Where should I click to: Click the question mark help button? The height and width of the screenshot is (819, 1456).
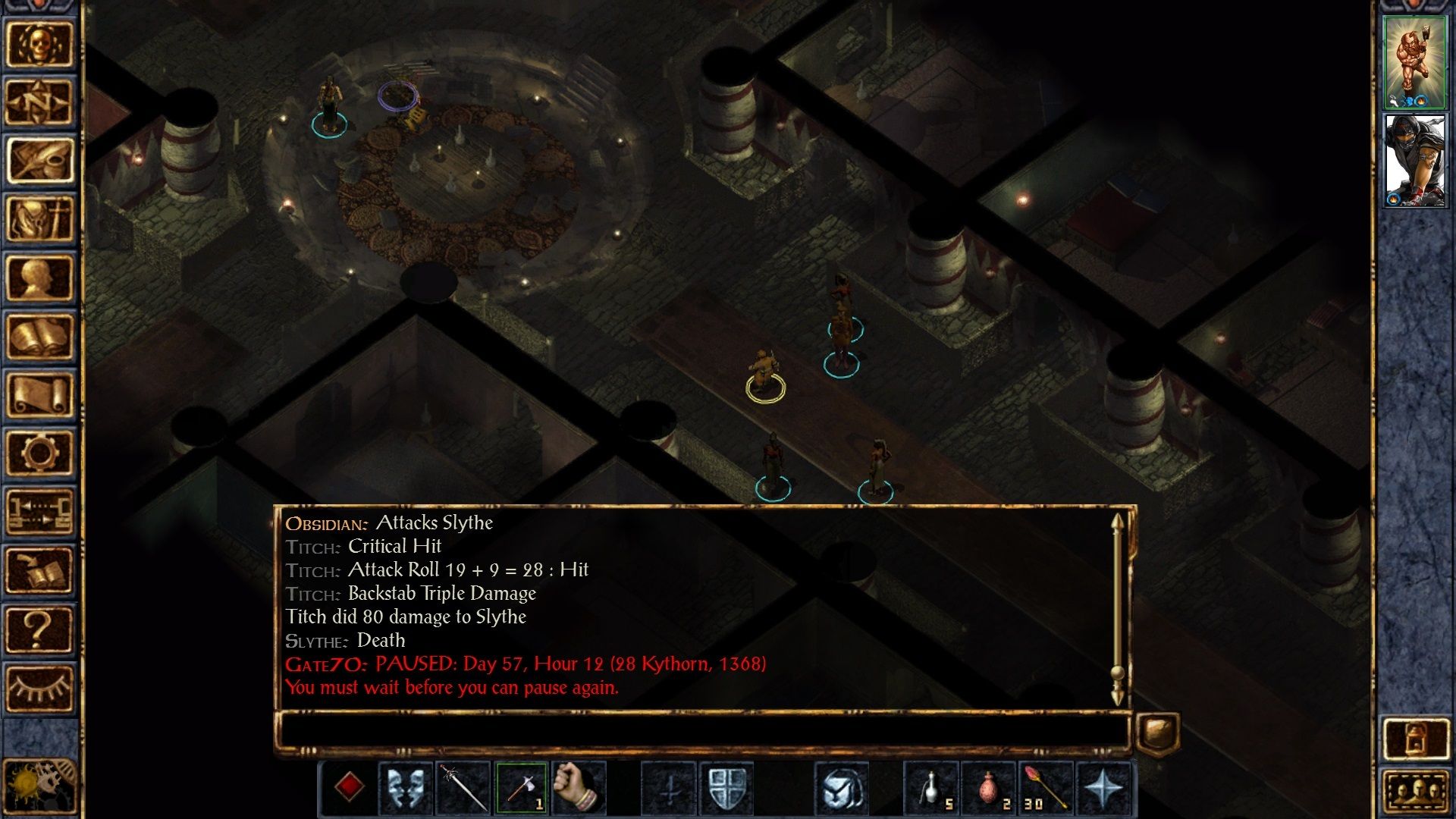tap(39, 629)
